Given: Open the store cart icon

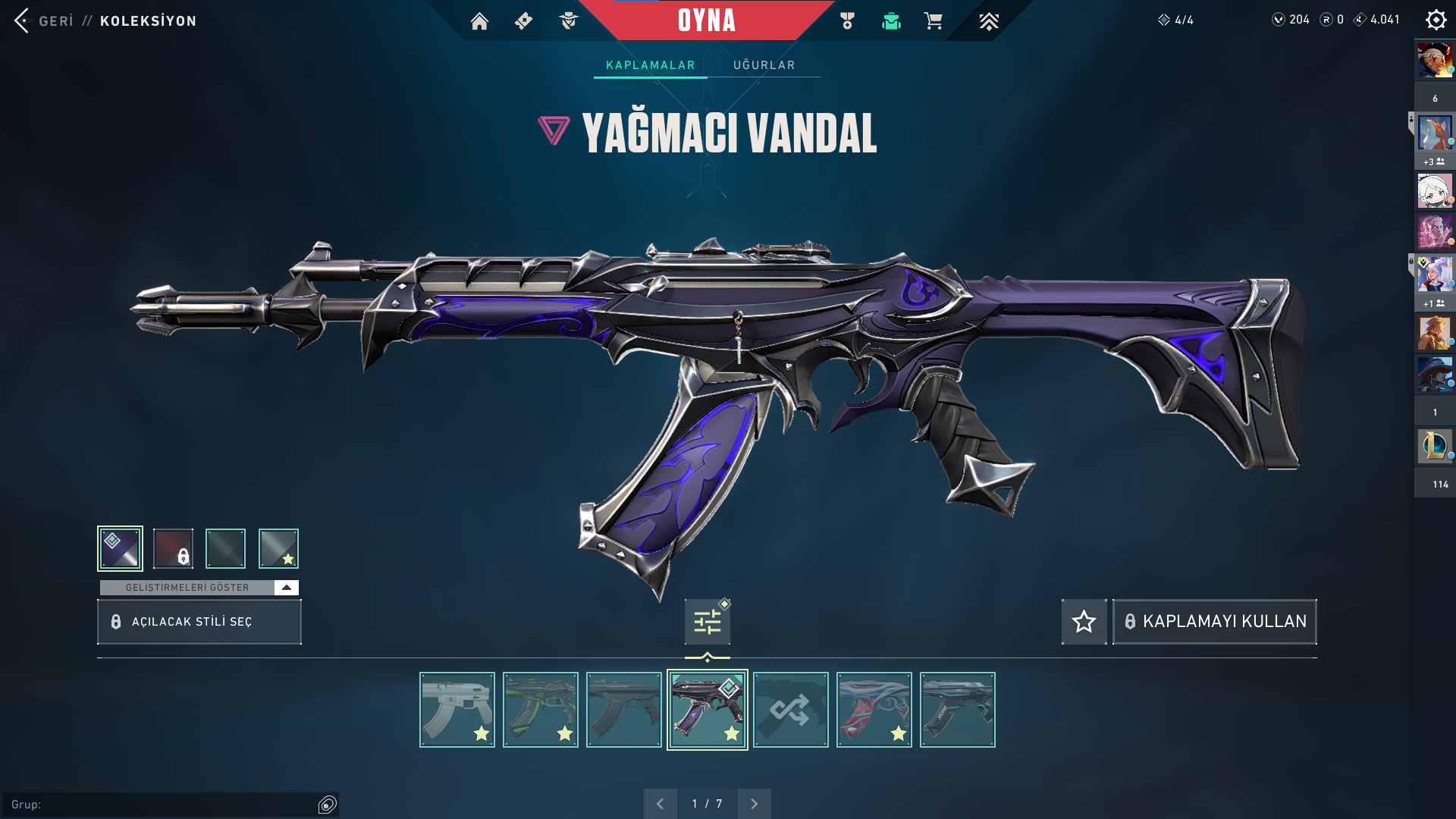Looking at the screenshot, I should (933, 21).
